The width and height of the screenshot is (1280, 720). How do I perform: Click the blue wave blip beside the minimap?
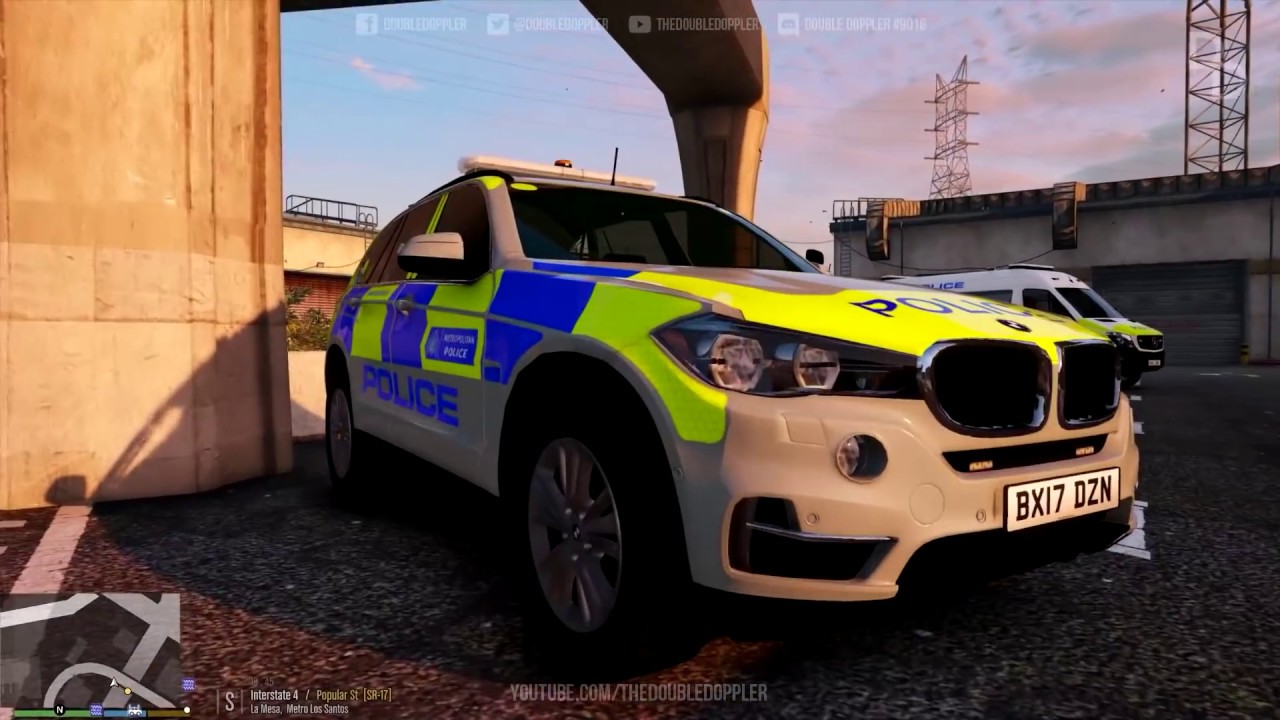pos(189,684)
